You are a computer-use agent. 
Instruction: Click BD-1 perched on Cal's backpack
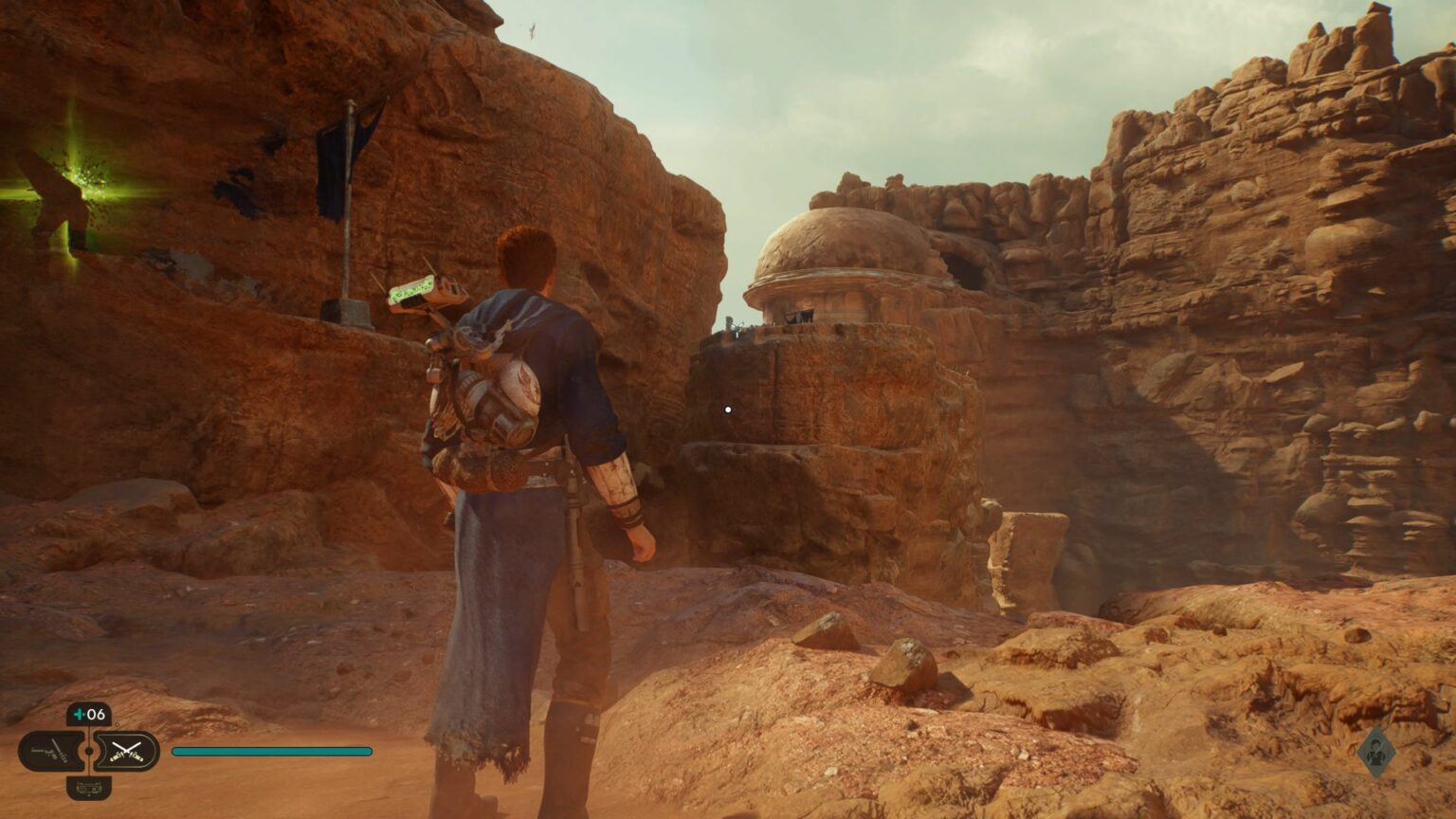[427, 294]
